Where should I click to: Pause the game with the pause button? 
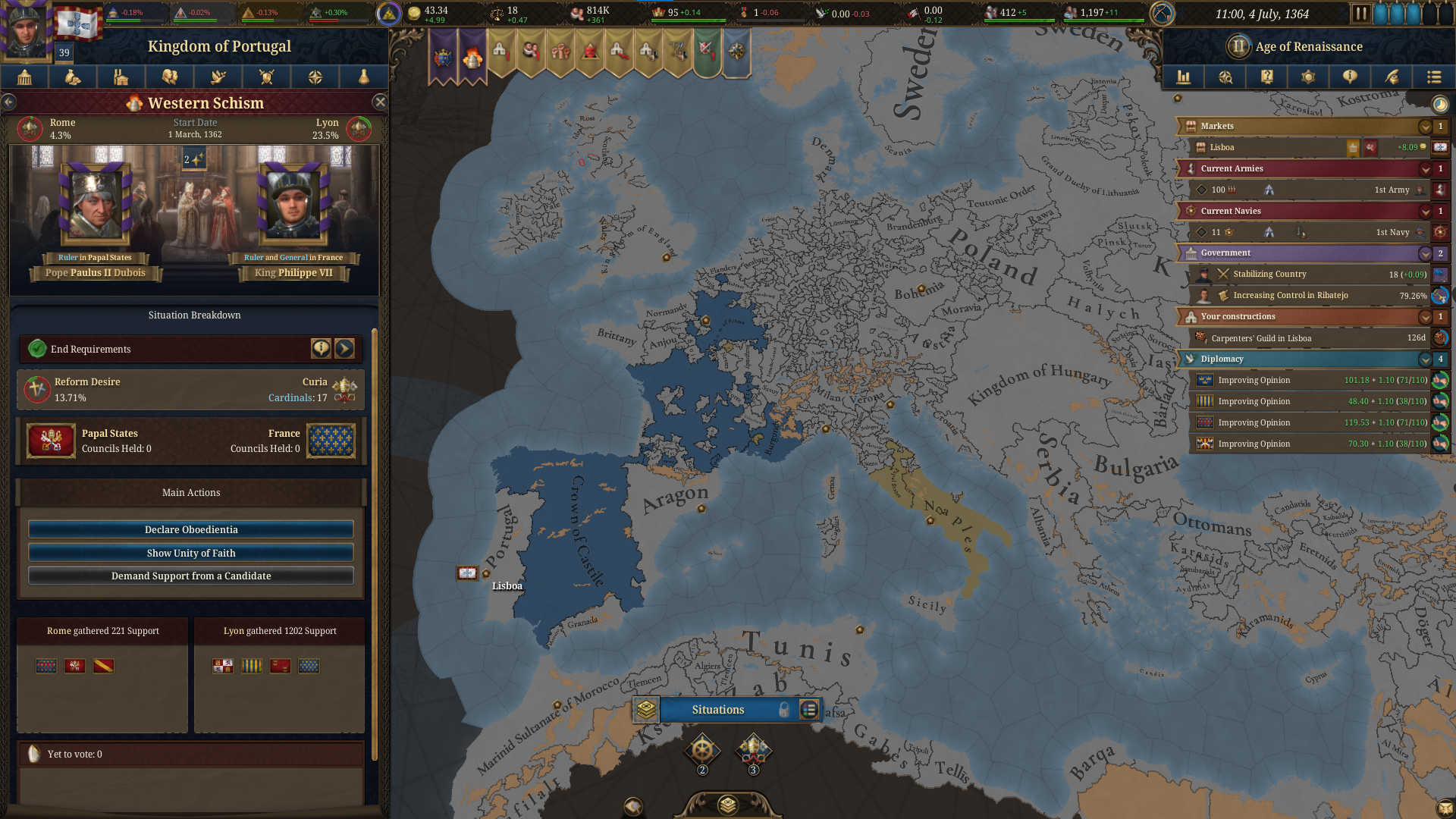tap(1360, 14)
